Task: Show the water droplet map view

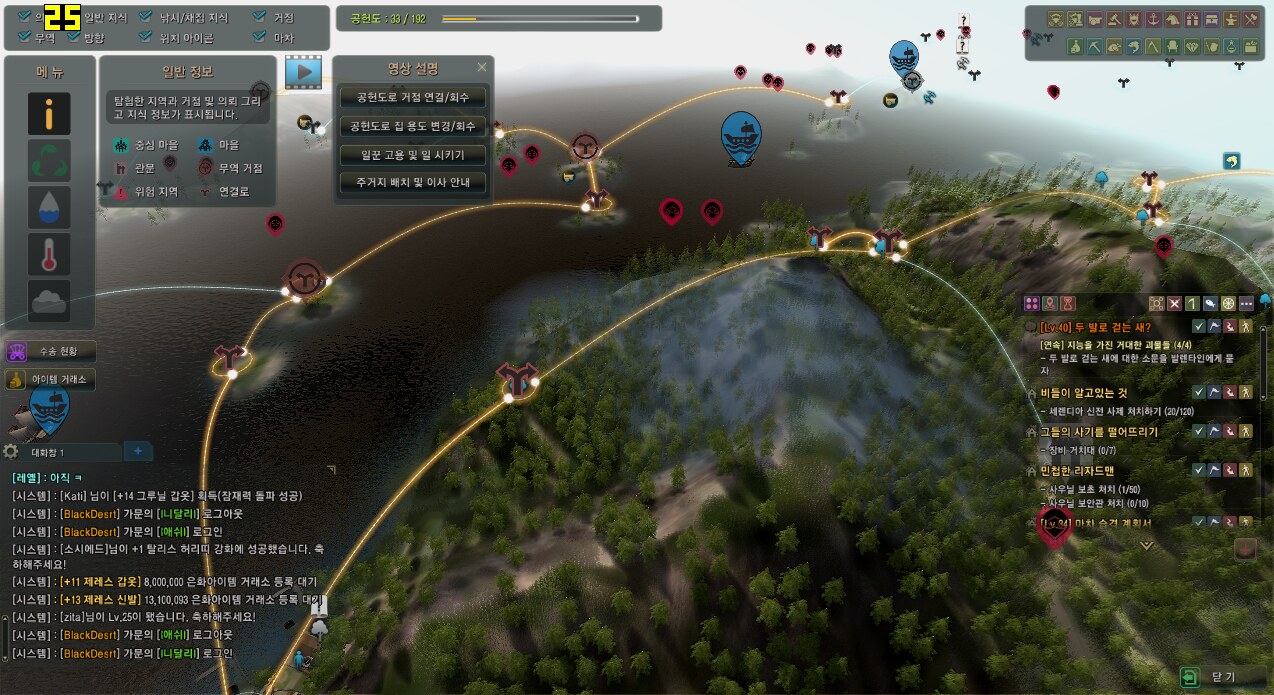Action: 49,207
